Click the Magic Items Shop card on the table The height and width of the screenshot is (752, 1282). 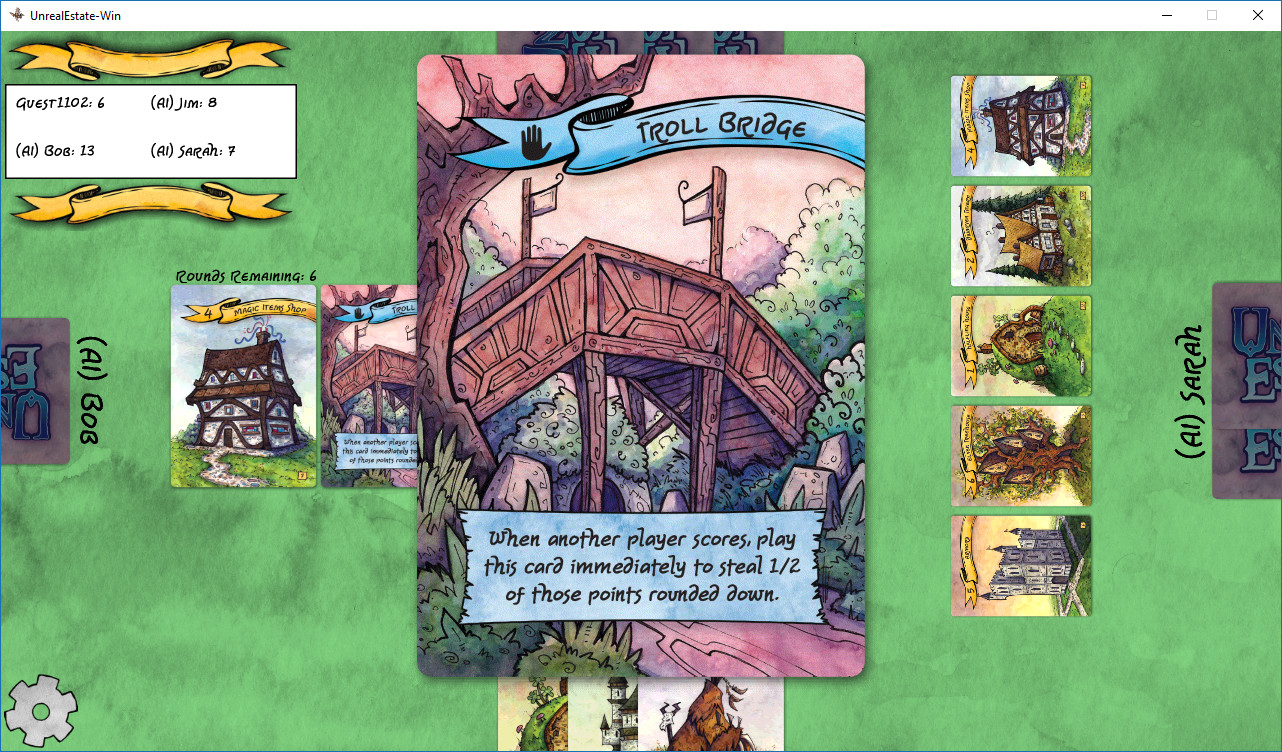[243, 387]
